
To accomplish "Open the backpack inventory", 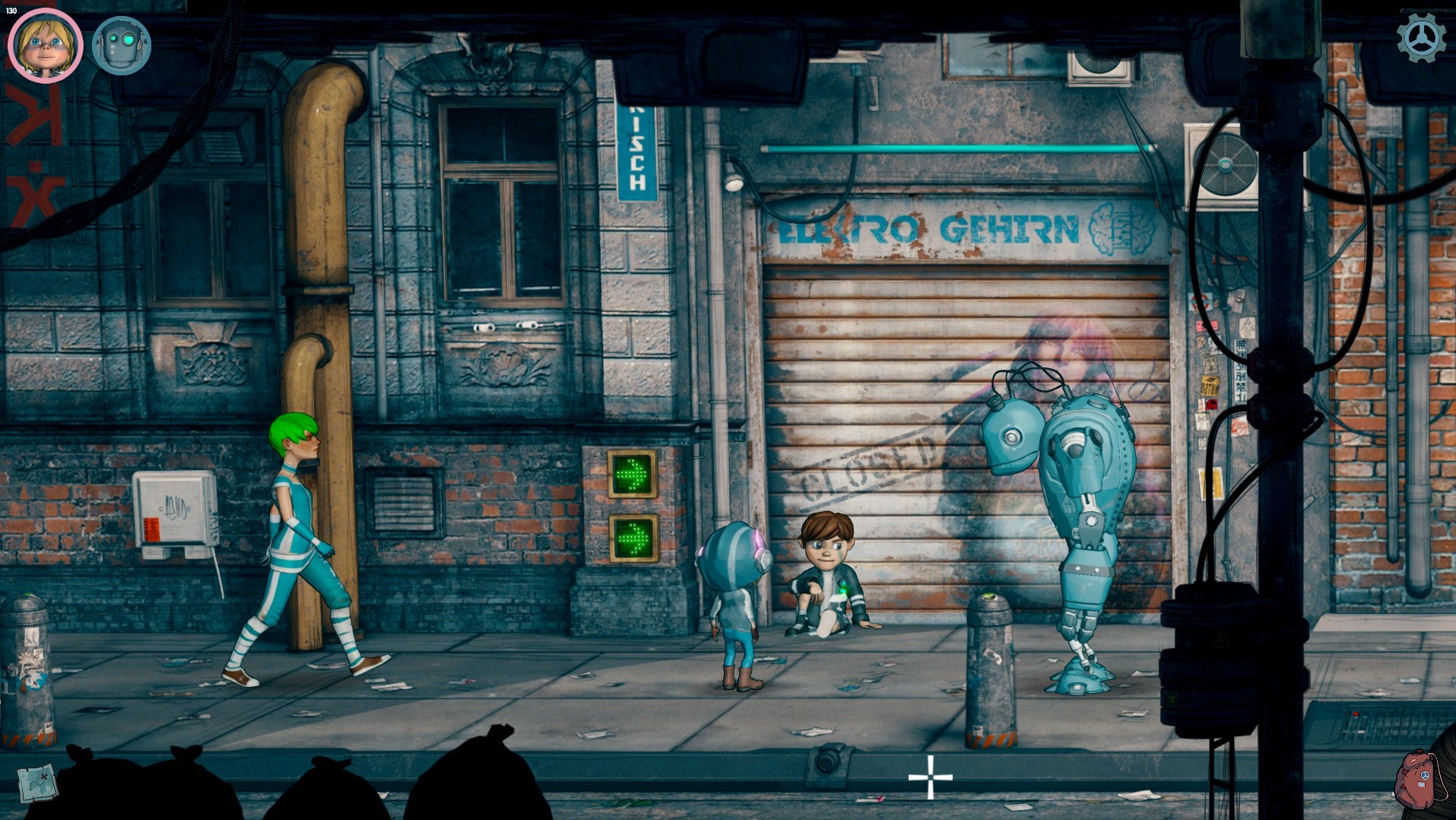I will [1419, 780].
